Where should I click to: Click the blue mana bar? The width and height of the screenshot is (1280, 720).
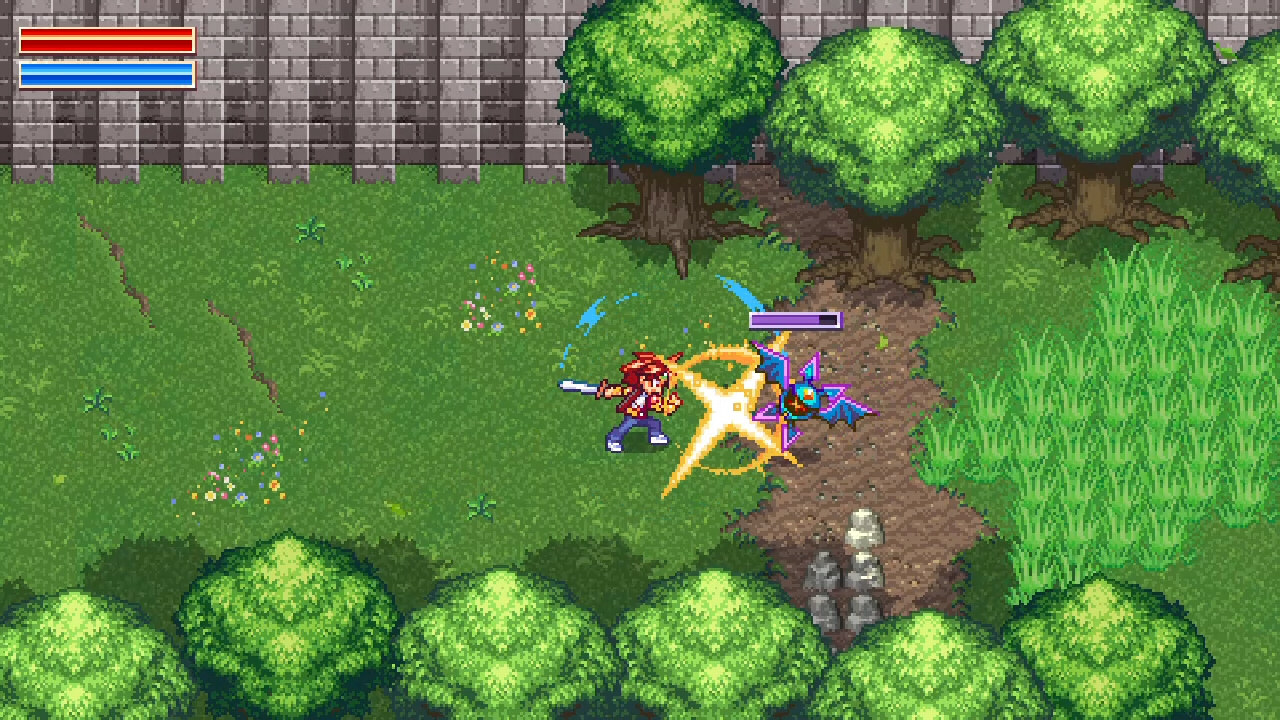tap(105, 73)
